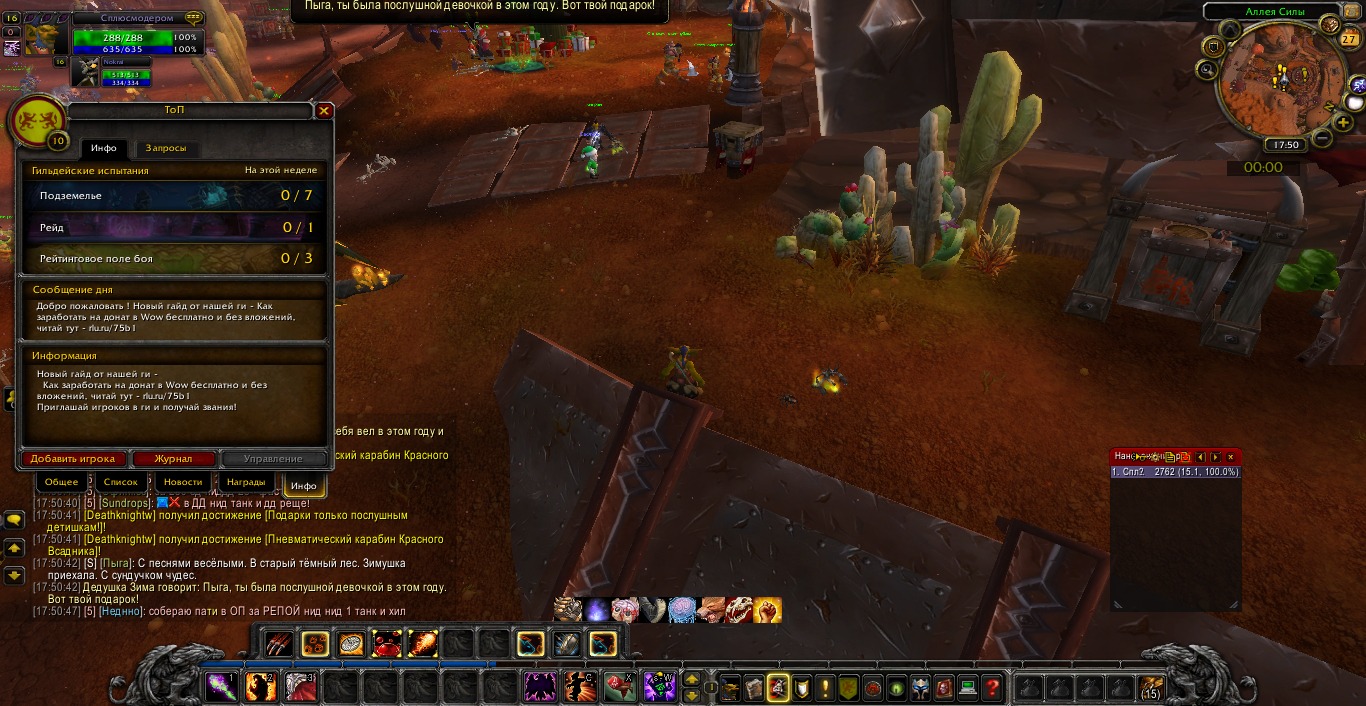Click the Добавить игрока button
Screen dimensions: 1366x706
coord(73,459)
